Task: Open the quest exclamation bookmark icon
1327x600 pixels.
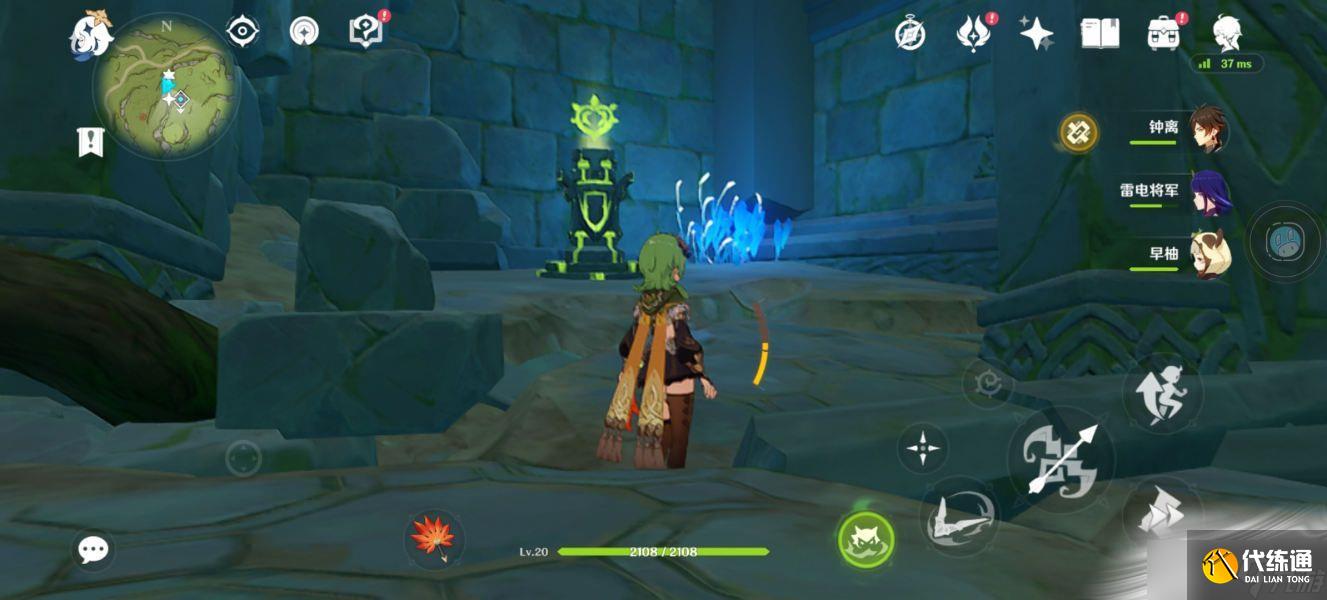Action: (91, 142)
